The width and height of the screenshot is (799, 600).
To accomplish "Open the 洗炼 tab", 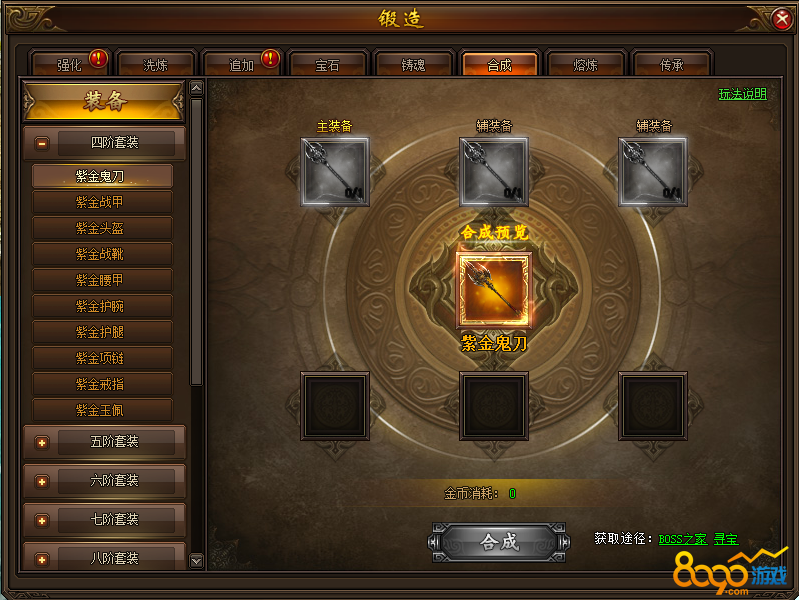I will [156, 65].
